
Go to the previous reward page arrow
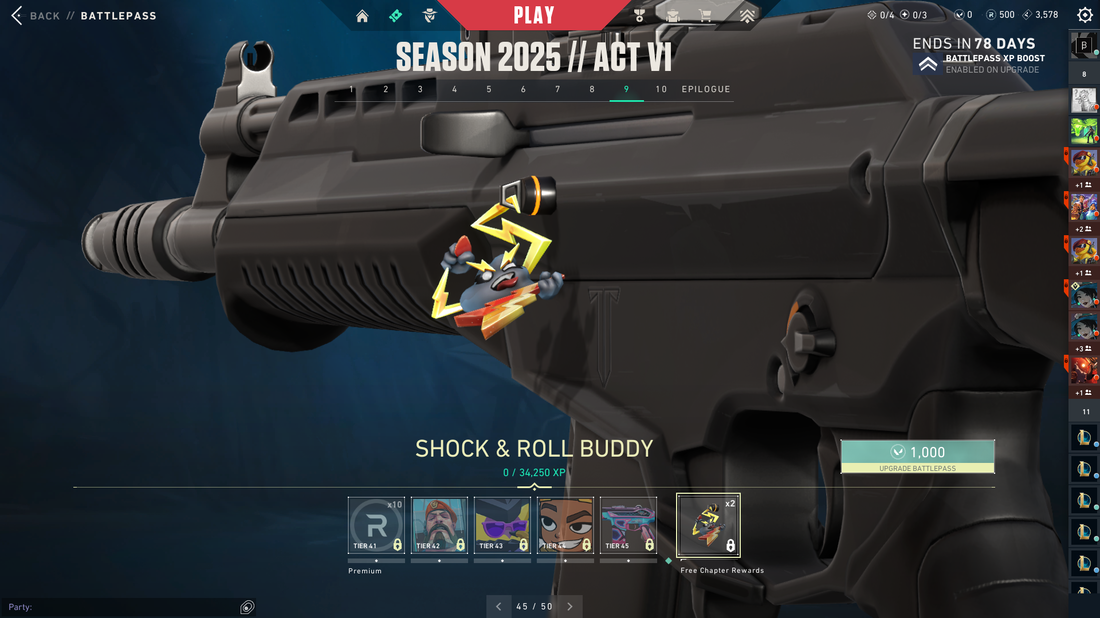coord(499,606)
